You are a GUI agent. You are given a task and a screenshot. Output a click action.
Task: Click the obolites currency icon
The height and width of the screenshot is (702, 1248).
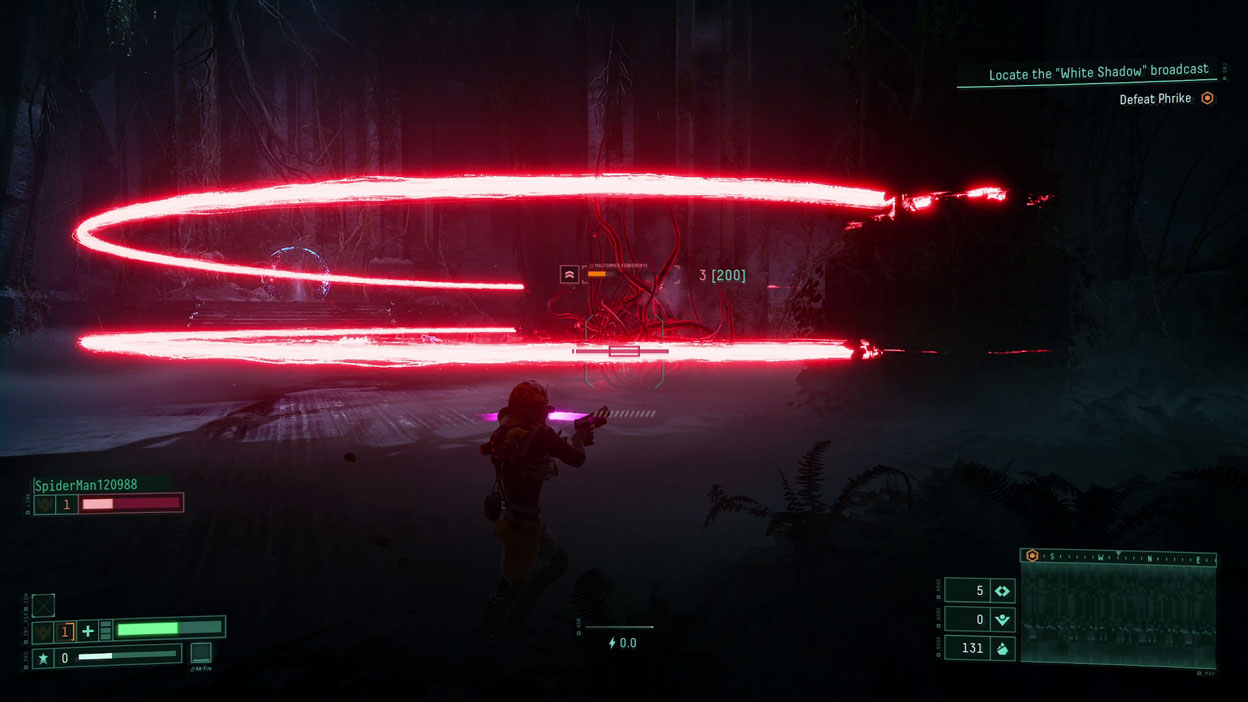tap(1002, 649)
